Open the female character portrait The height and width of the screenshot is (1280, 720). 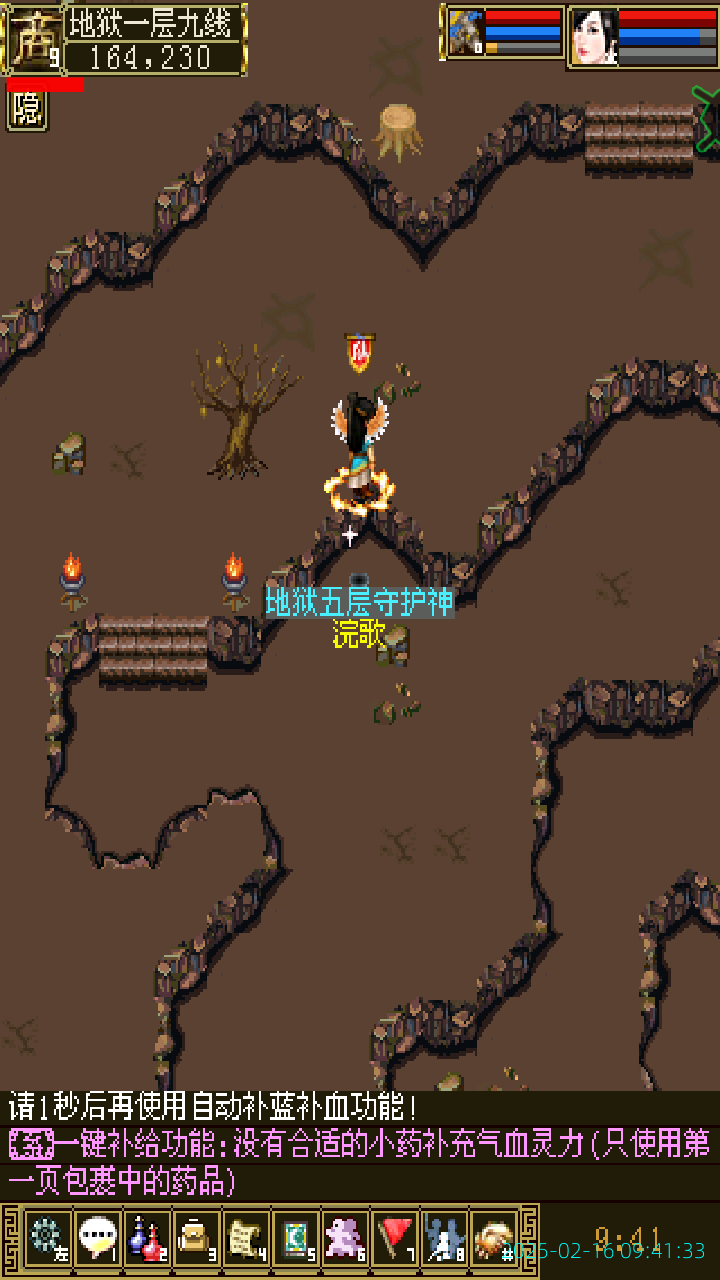click(x=593, y=36)
